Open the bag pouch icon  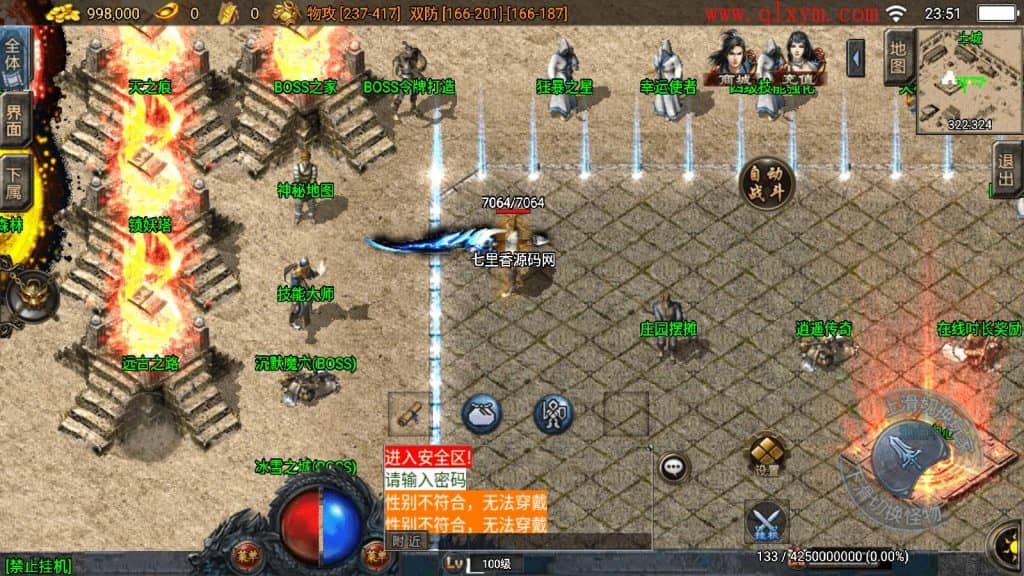point(481,413)
